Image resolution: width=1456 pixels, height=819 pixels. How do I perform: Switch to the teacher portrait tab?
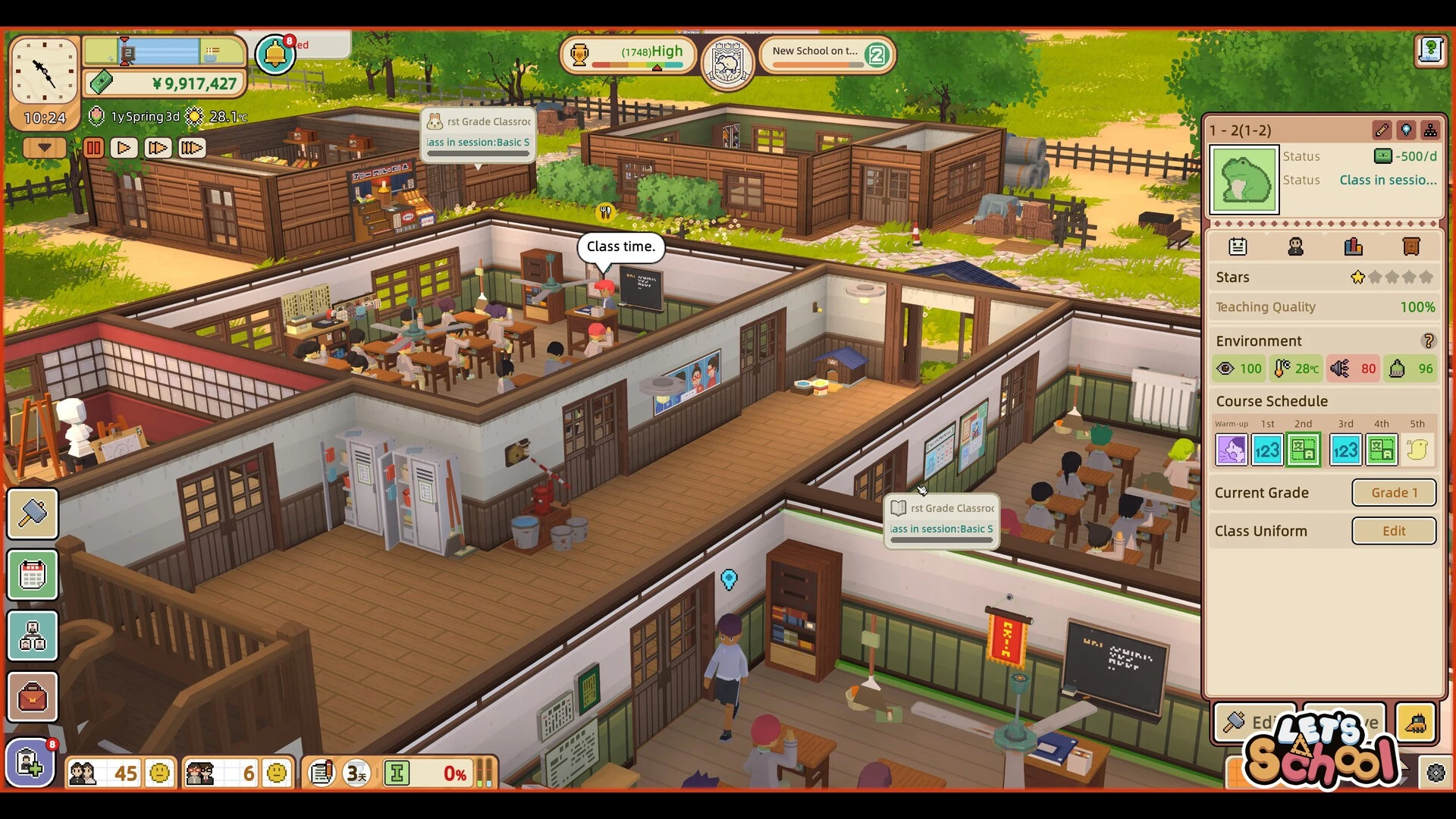pyautogui.click(x=1295, y=246)
